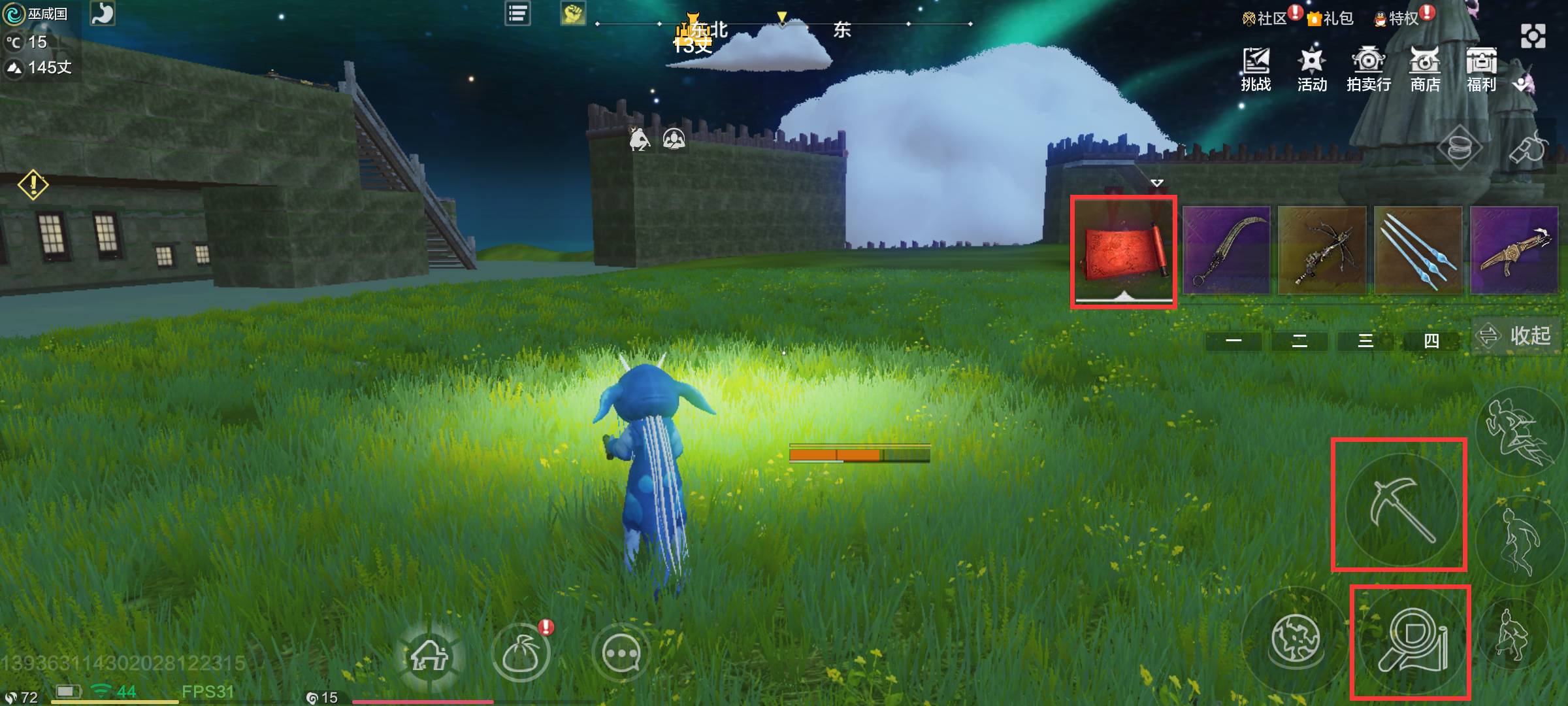Open the bag inventory icon
This screenshot has width=1568, height=706.
pos(521,654)
